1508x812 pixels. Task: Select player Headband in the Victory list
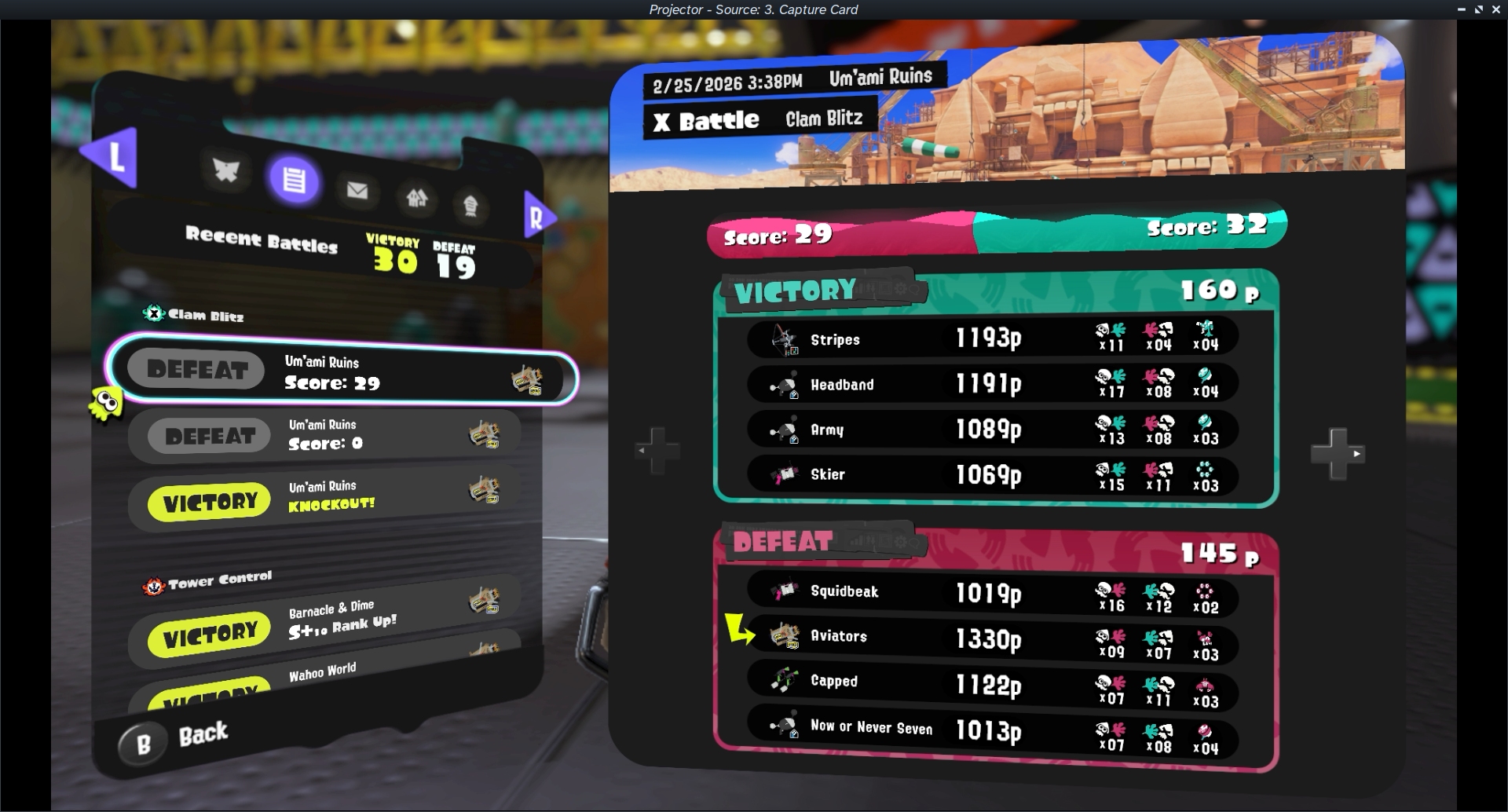[992, 384]
